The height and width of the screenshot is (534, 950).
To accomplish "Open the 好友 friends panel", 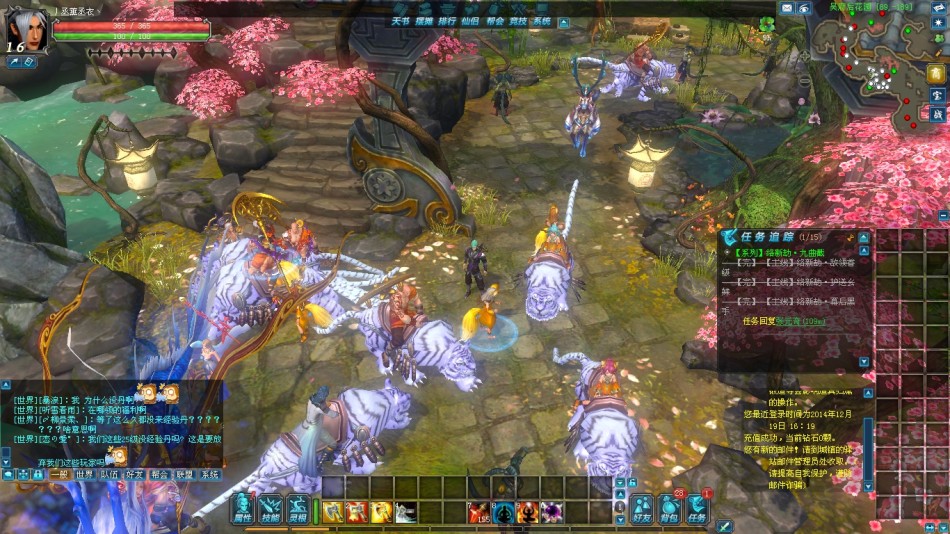I will (641, 510).
